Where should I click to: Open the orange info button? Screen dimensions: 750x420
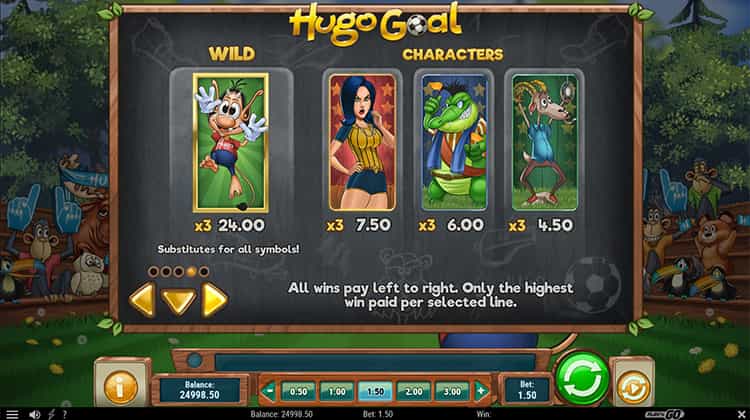click(122, 385)
